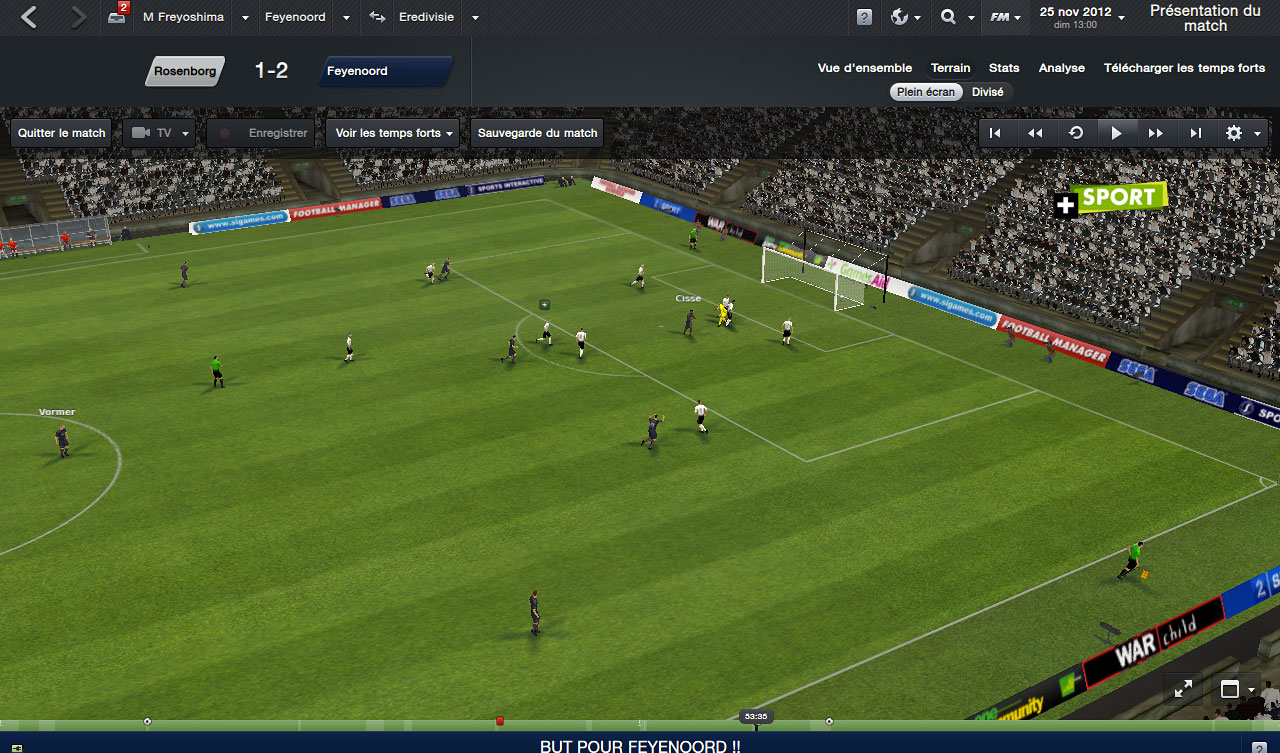
Task: Open the Analyse tab
Action: pos(1061,68)
